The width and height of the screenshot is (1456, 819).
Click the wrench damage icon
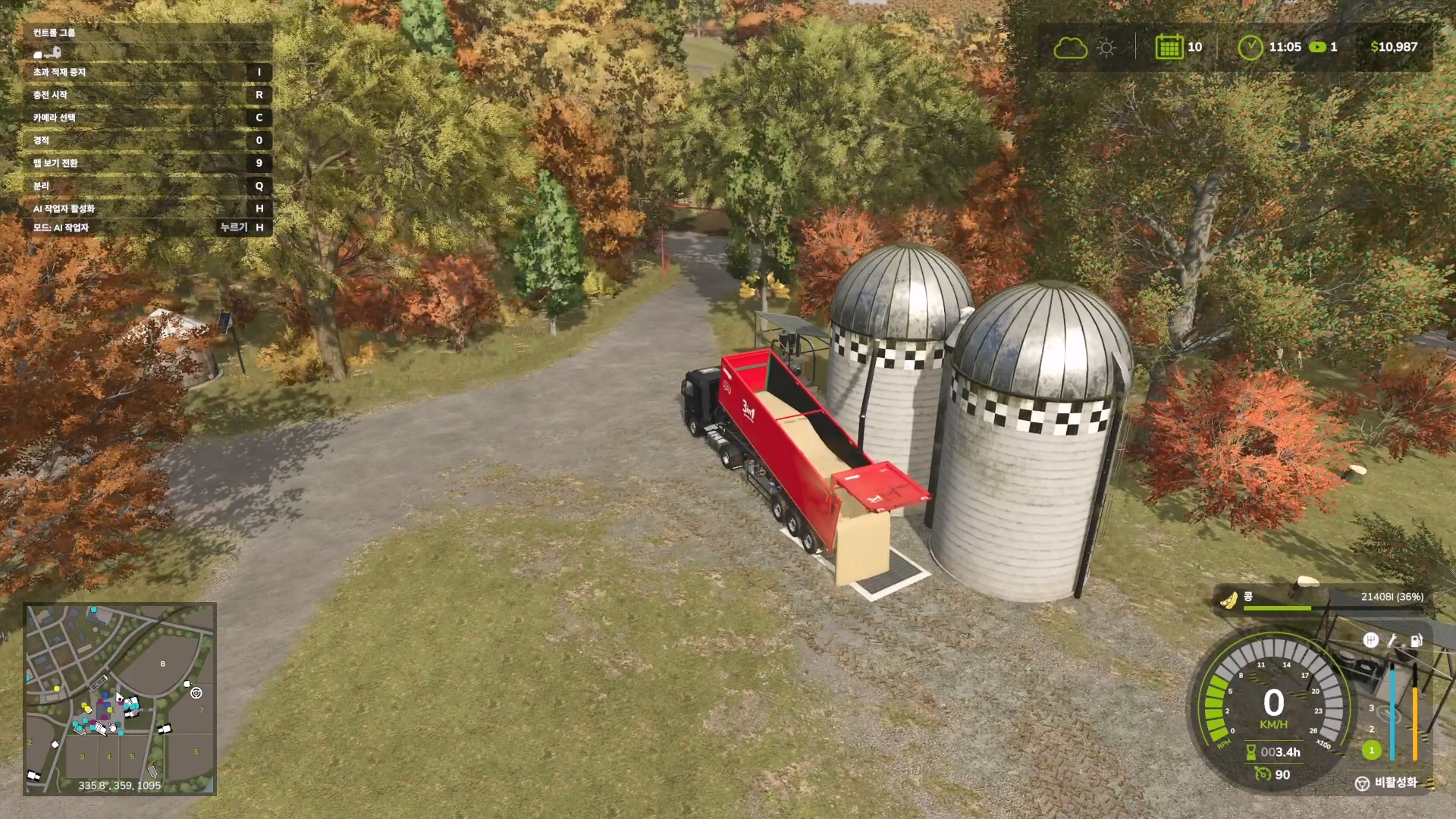click(x=1392, y=640)
